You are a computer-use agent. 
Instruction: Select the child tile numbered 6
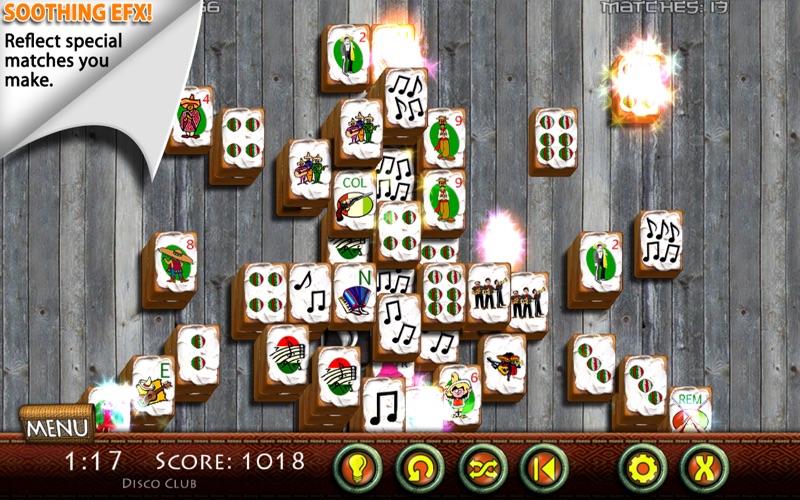tap(458, 391)
